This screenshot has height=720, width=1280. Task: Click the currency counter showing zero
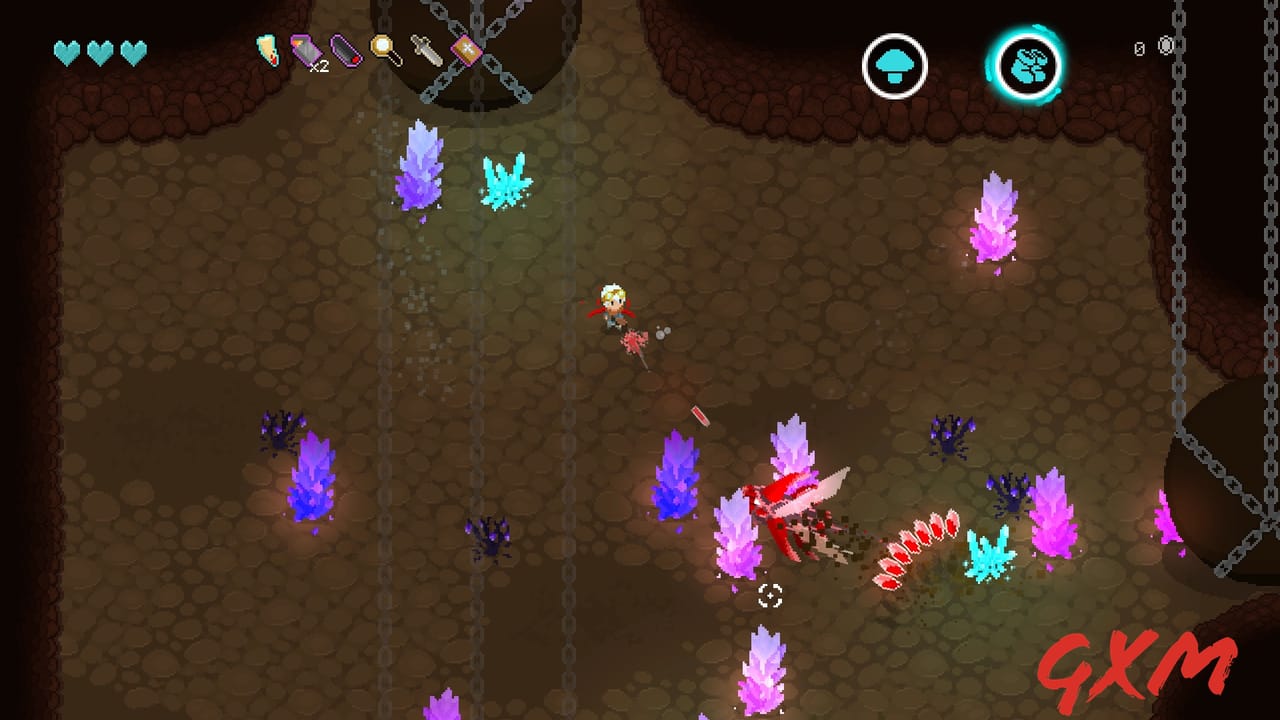pos(1139,47)
